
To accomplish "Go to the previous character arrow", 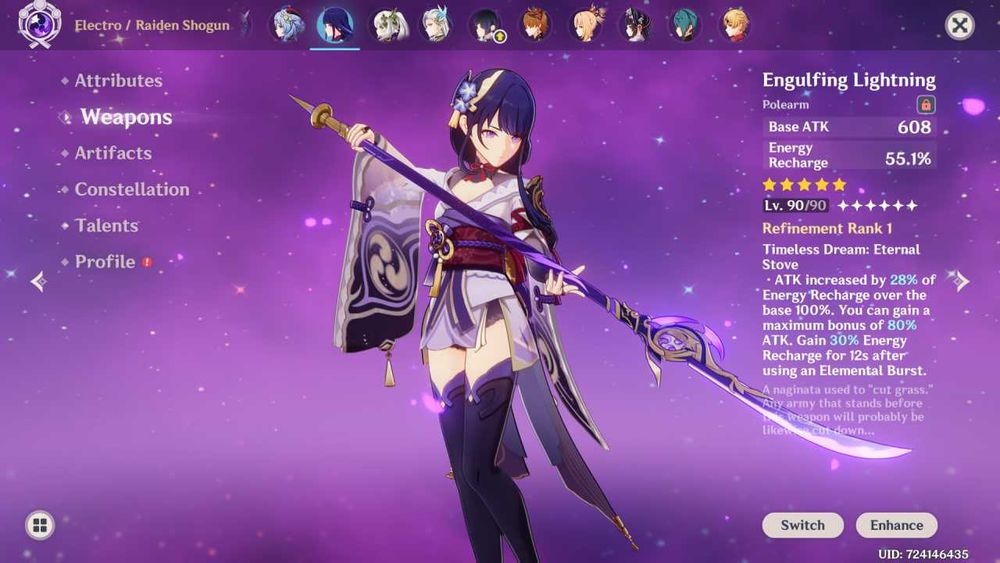I will click(37, 281).
